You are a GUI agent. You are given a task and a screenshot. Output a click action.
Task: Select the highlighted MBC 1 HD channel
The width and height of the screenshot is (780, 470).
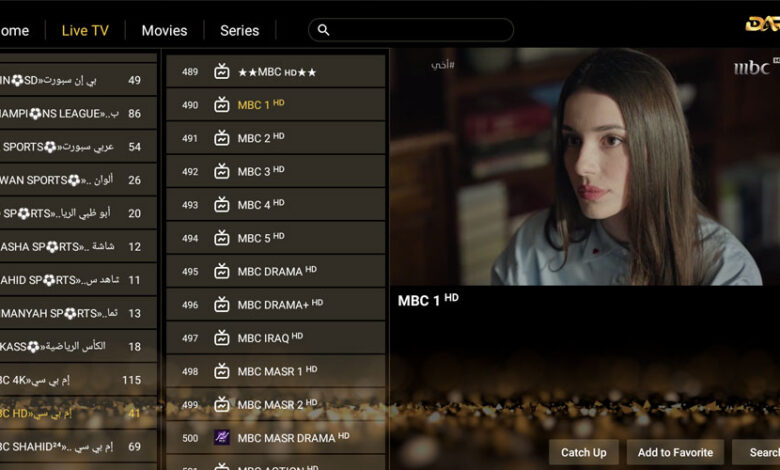(275, 105)
